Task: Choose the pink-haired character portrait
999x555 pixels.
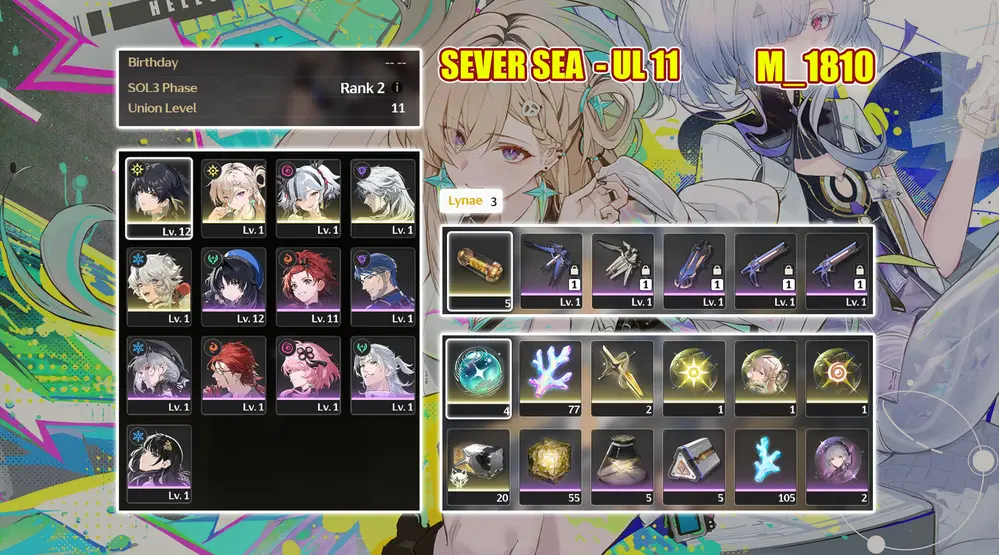Action: (308, 373)
